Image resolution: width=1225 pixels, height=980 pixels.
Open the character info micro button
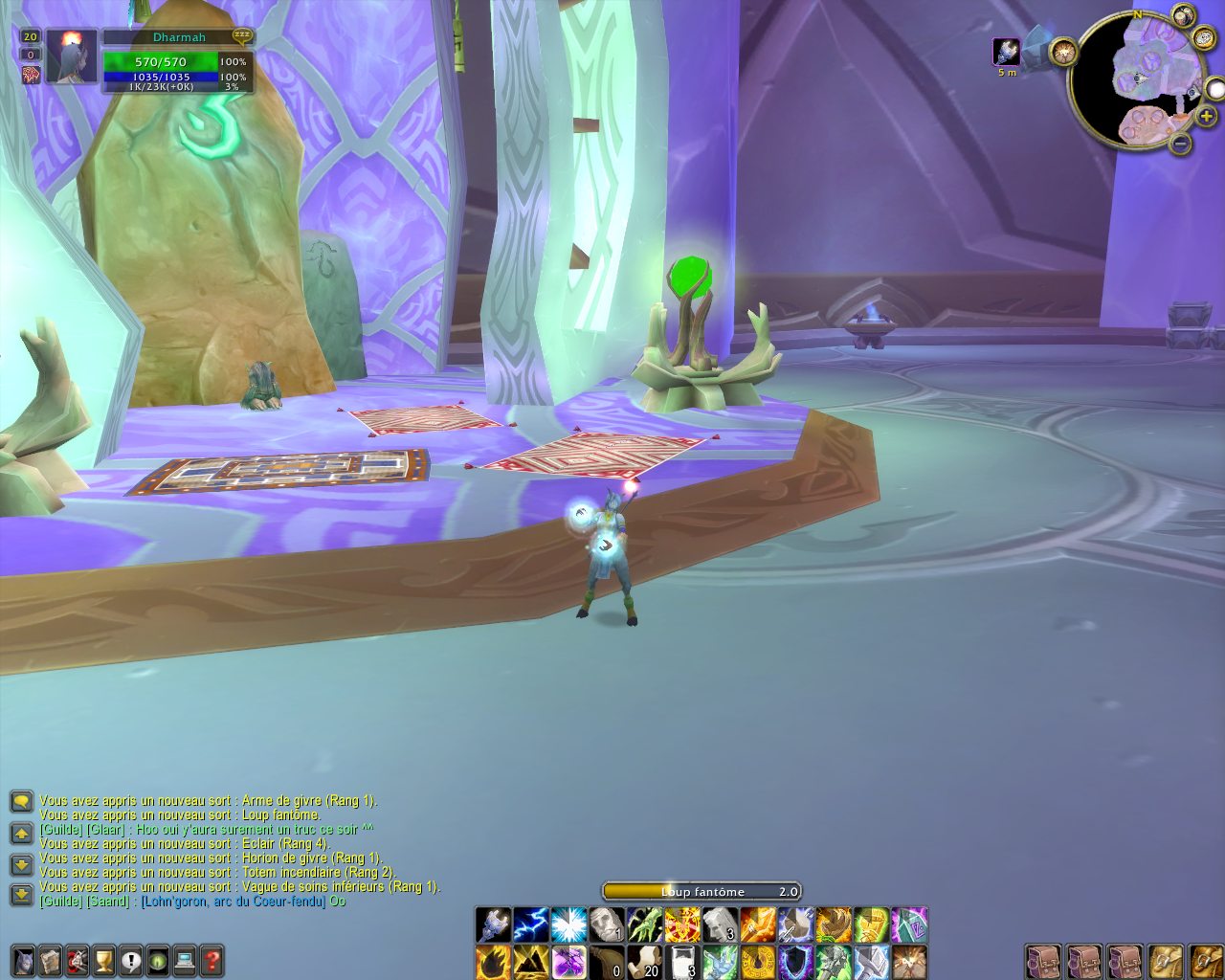(x=24, y=960)
